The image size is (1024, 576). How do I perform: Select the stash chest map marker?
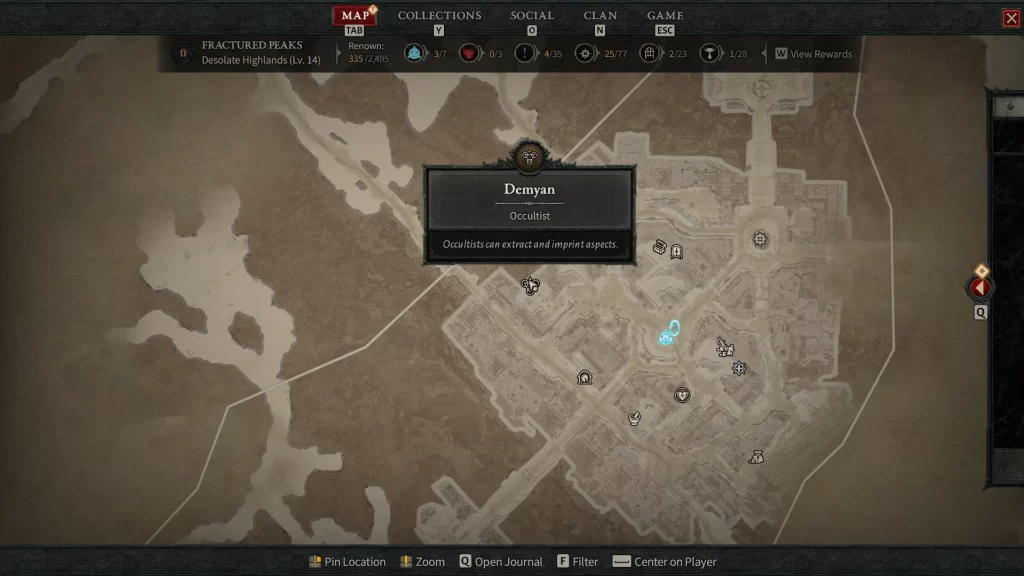(x=660, y=246)
